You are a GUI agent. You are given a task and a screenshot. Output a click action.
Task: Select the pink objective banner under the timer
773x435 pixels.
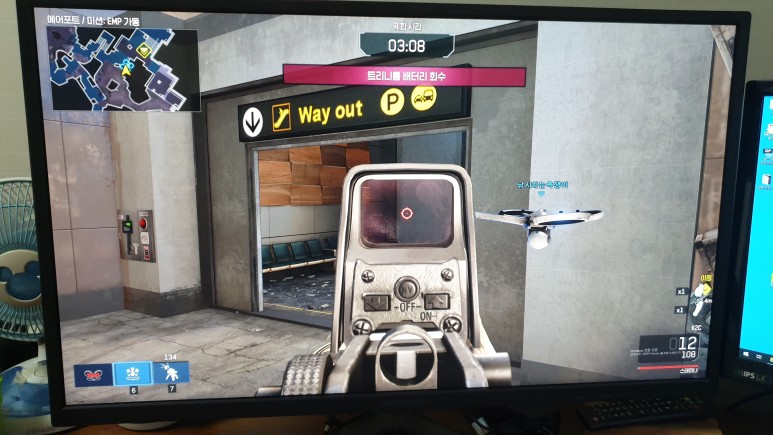404,75
